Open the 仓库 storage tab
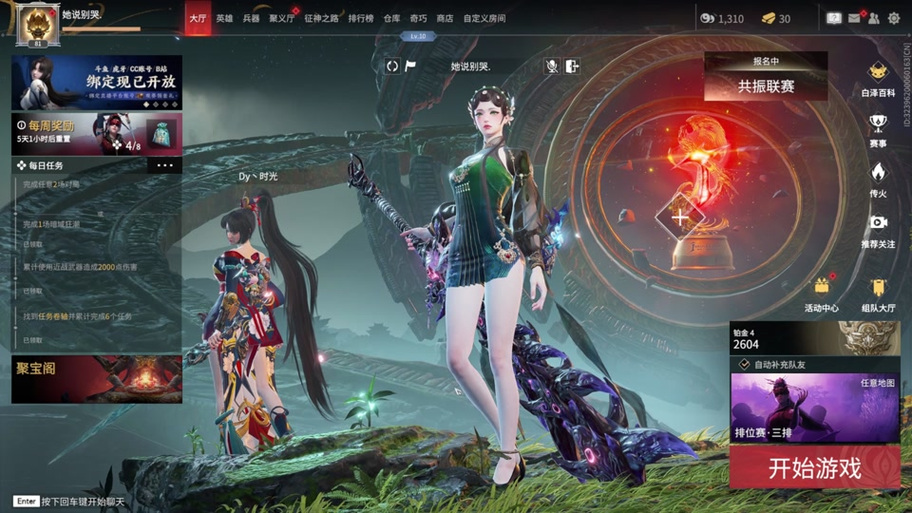This screenshot has height=513, width=912. (392, 18)
